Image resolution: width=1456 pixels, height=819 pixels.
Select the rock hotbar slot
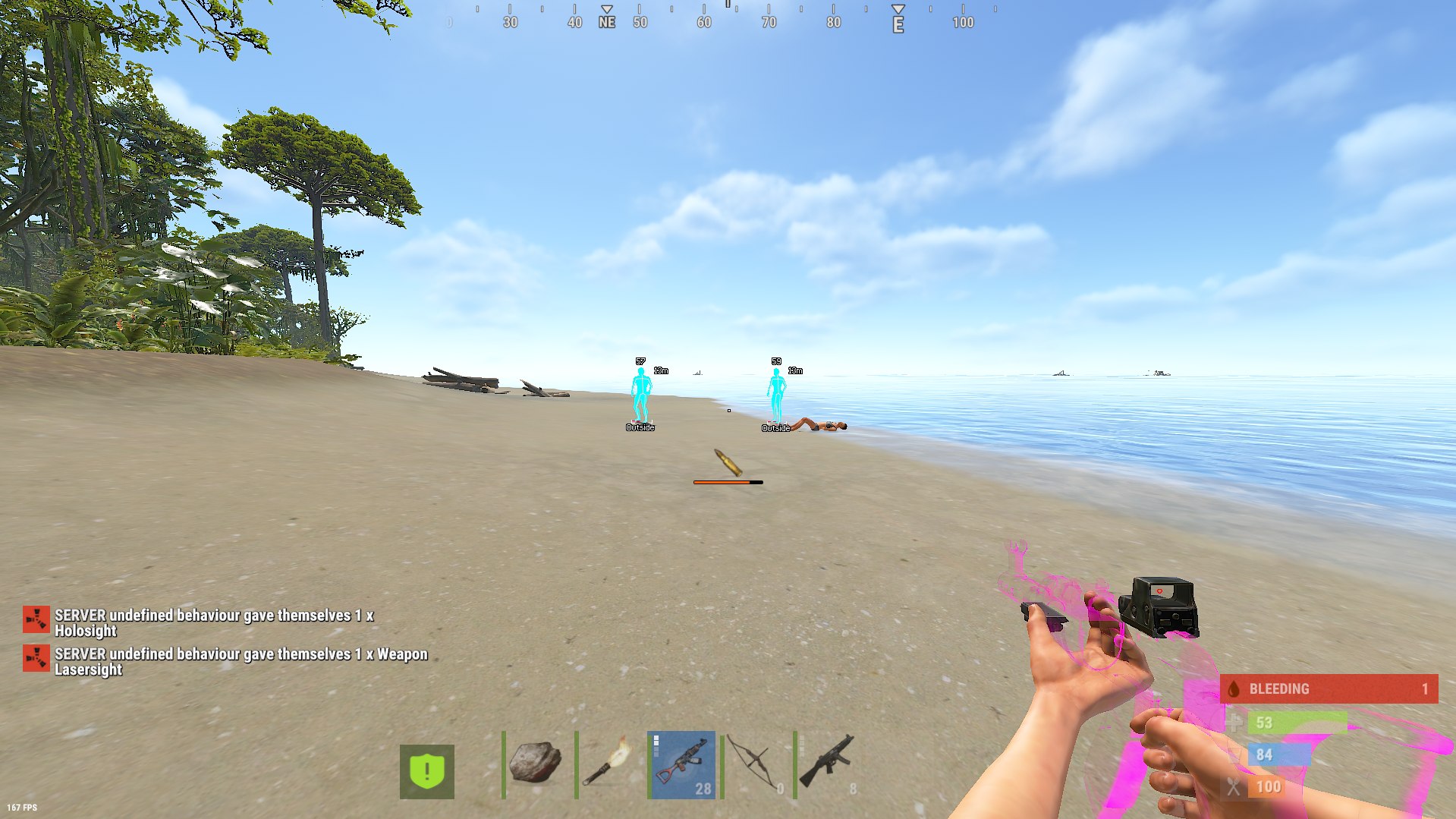click(536, 764)
